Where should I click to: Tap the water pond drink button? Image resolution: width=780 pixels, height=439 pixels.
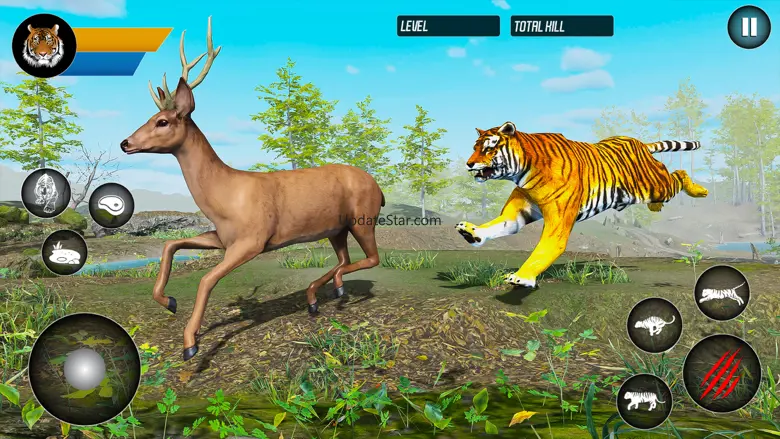click(64, 252)
